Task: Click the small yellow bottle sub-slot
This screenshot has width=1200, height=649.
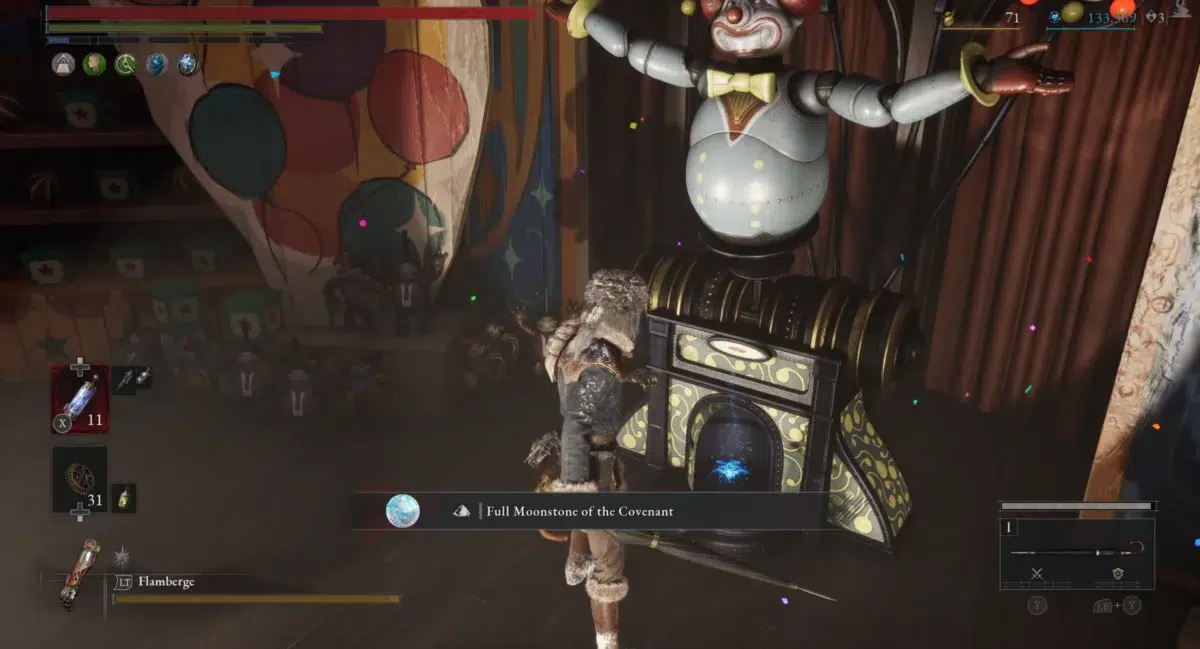Action: [x=125, y=496]
